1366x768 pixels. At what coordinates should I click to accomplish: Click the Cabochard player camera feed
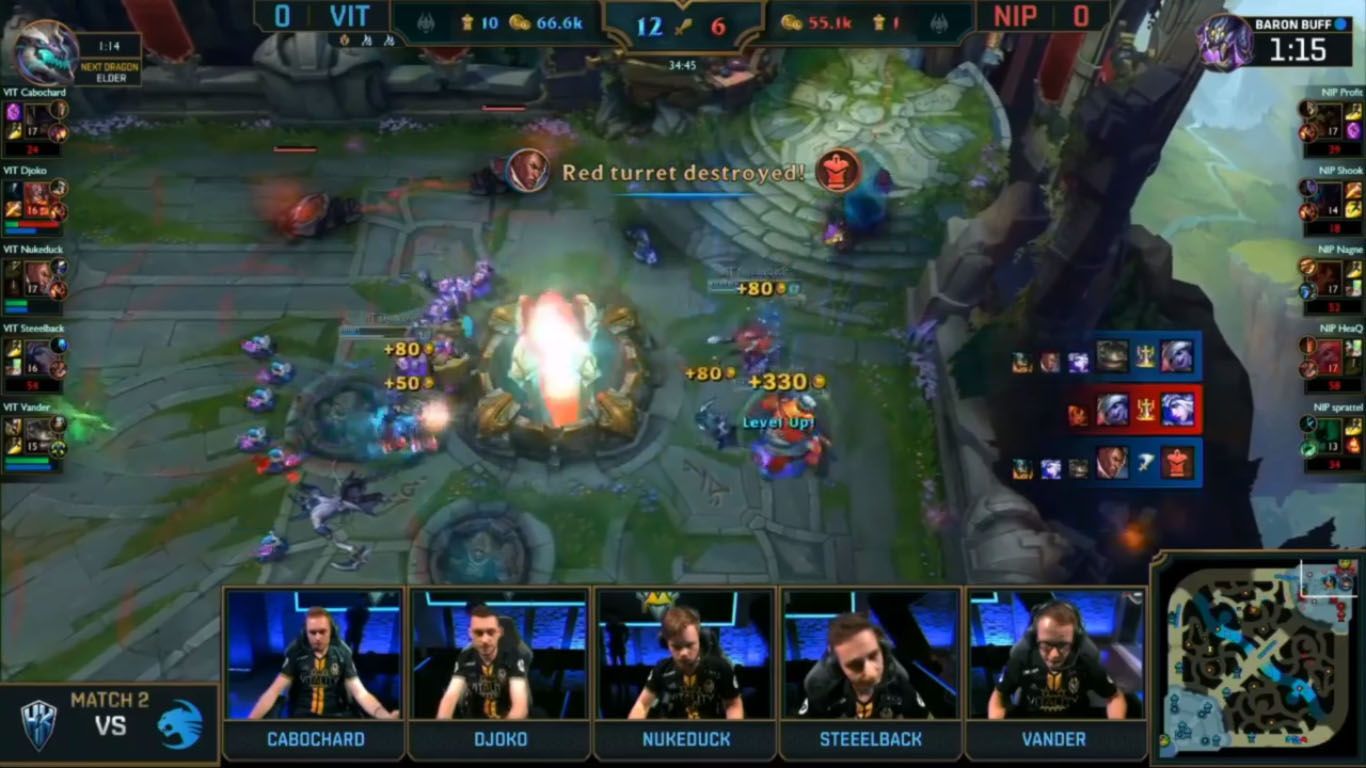click(314, 654)
